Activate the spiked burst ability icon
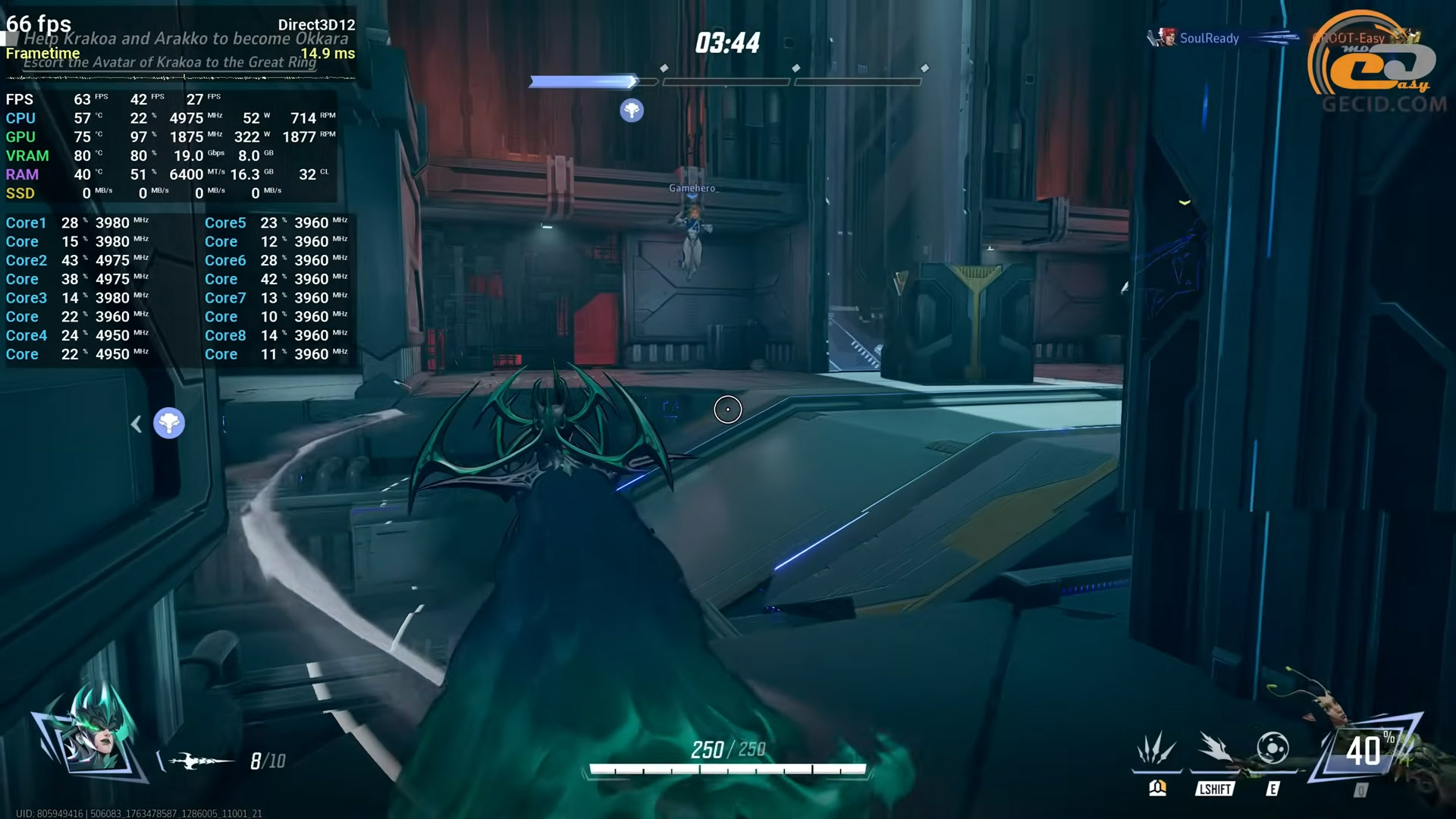The image size is (1456, 819). coord(1156,749)
